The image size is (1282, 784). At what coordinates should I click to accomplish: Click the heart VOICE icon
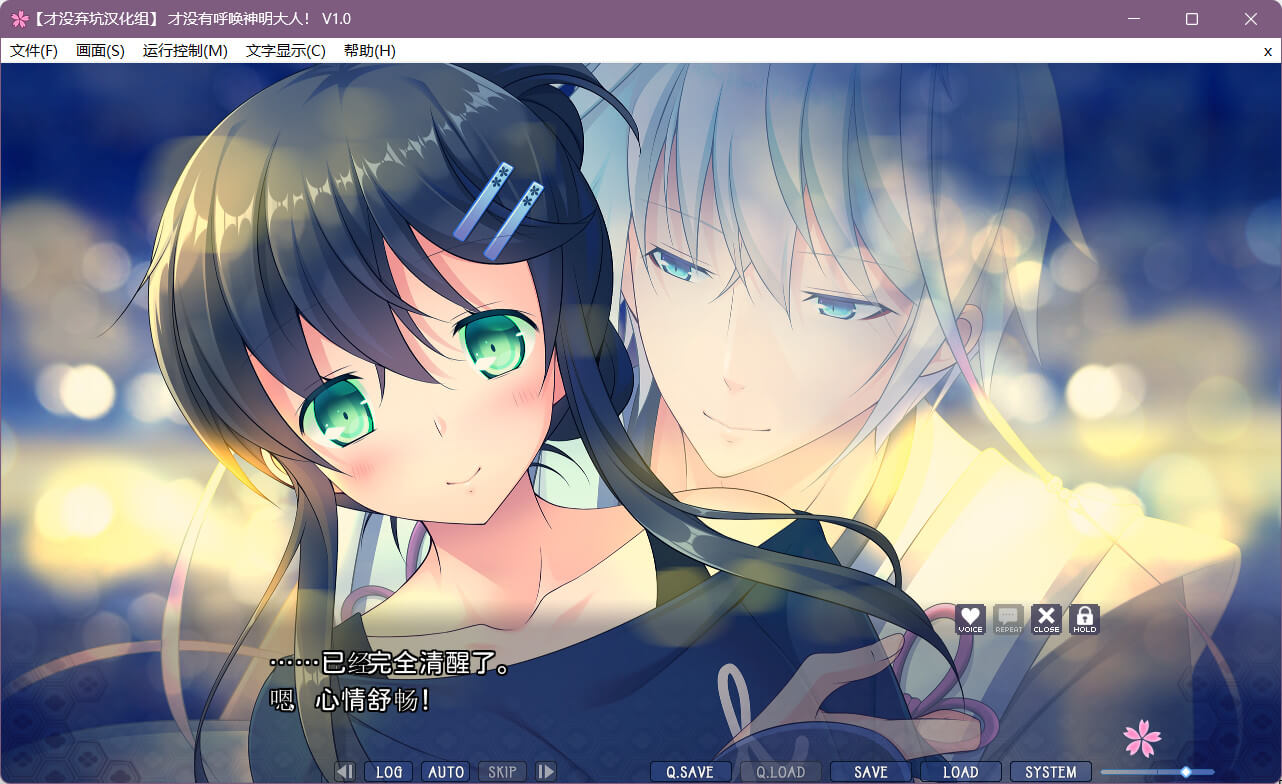[970, 619]
